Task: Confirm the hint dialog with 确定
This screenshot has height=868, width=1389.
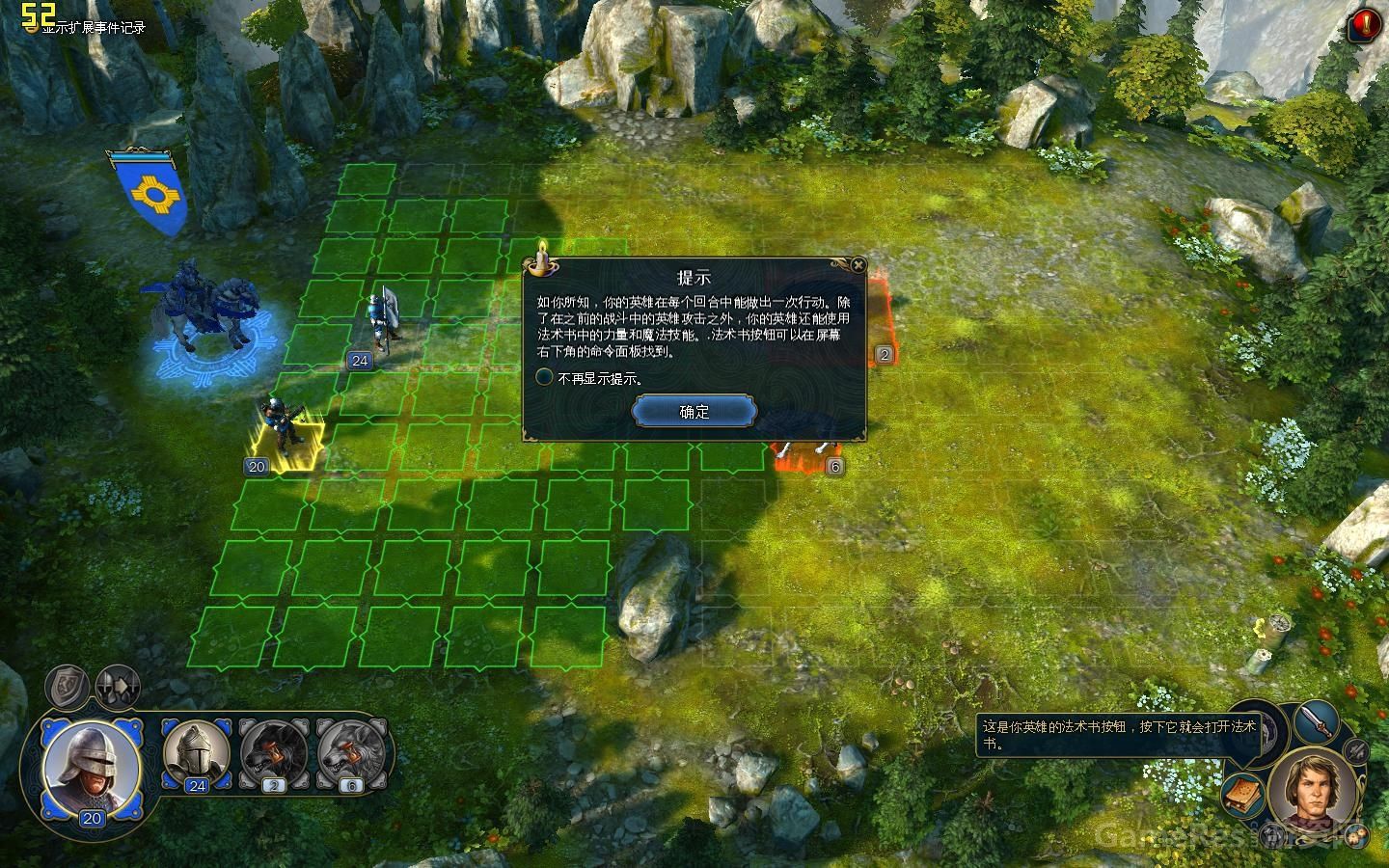Action: pos(694,412)
